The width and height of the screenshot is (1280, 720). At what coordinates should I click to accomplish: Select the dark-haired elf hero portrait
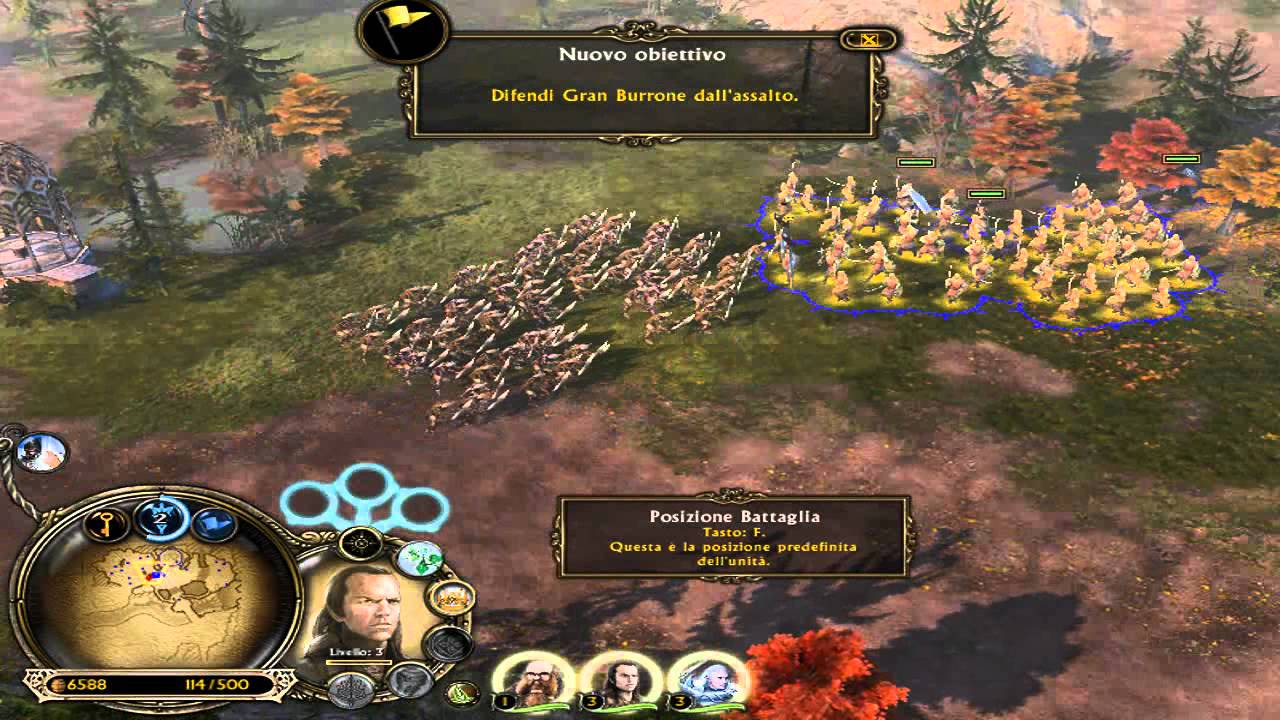pyautogui.click(x=614, y=679)
